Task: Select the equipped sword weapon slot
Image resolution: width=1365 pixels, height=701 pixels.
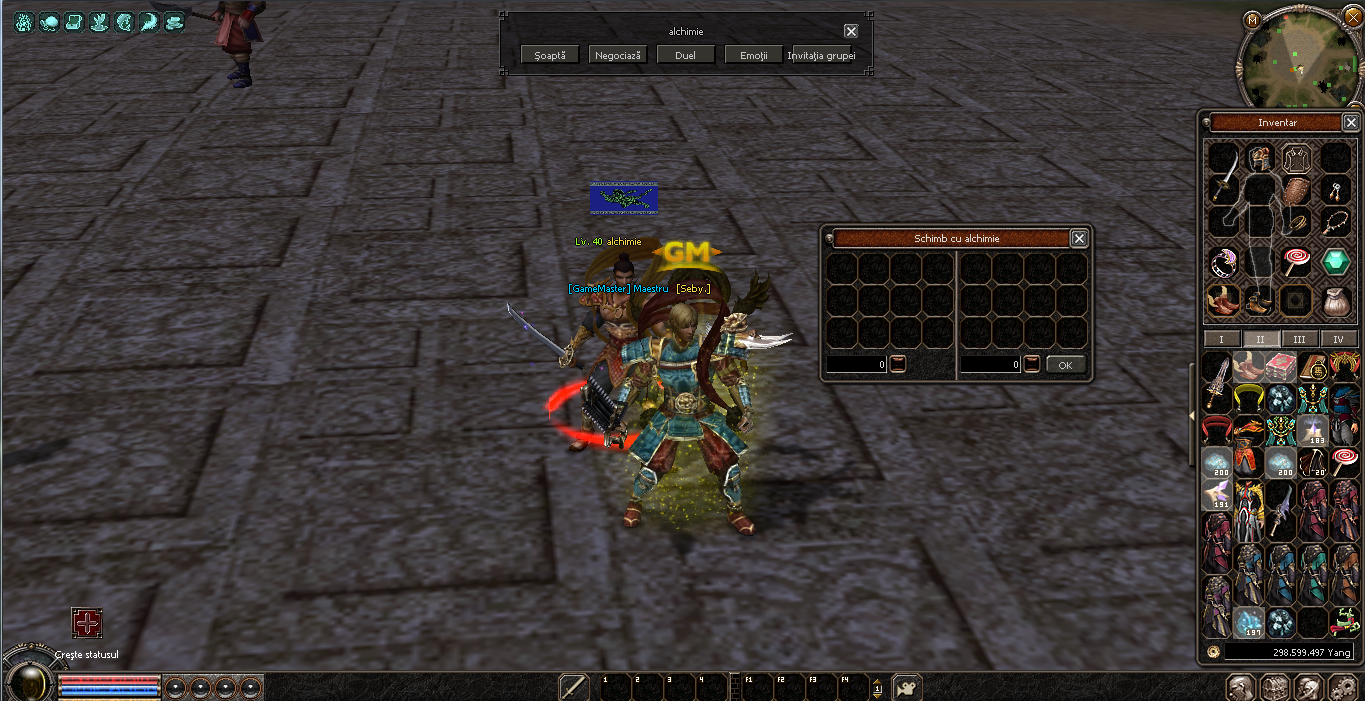Action: click(1223, 188)
